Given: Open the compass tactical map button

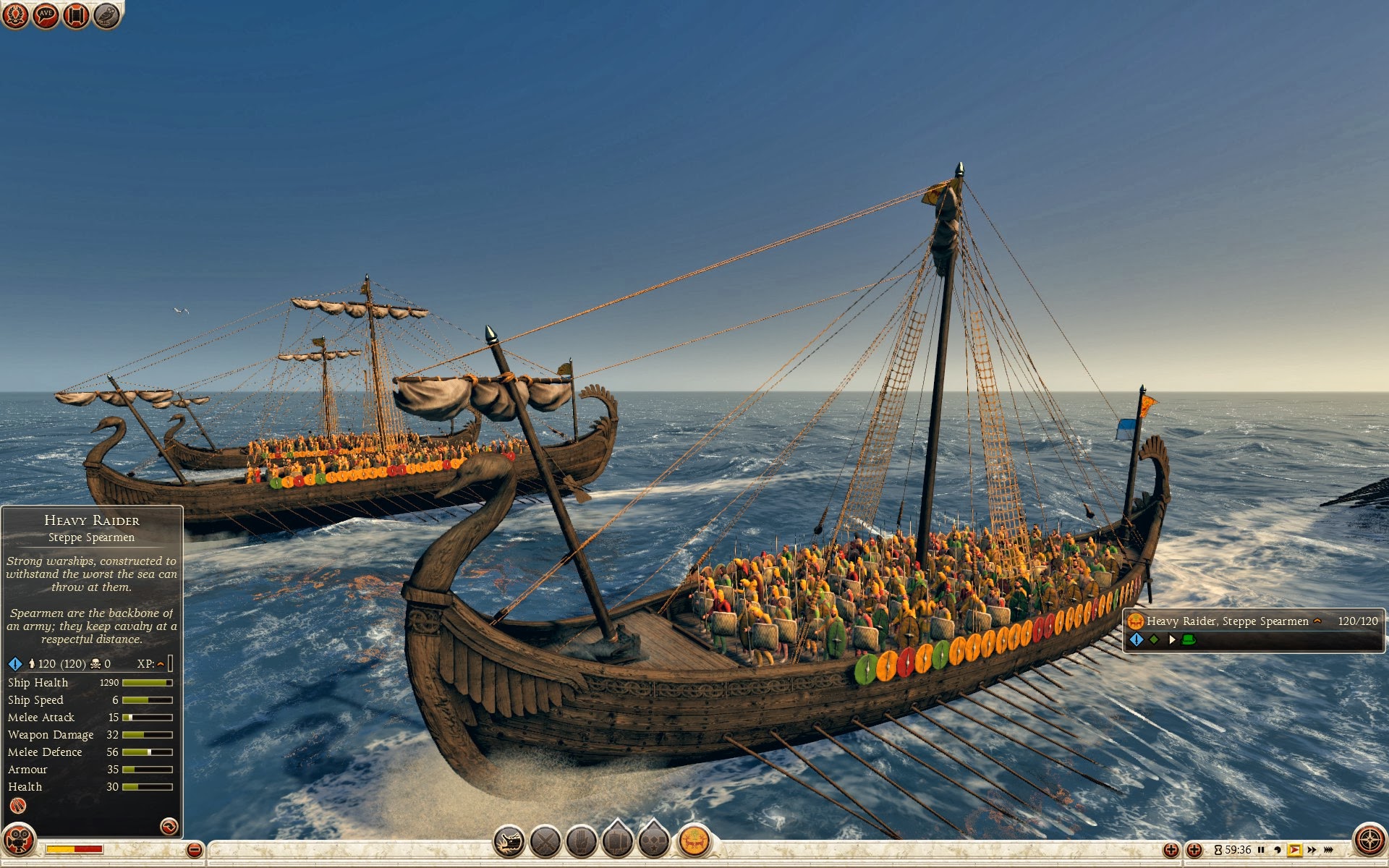Looking at the screenshot, I should [1369, 841].
